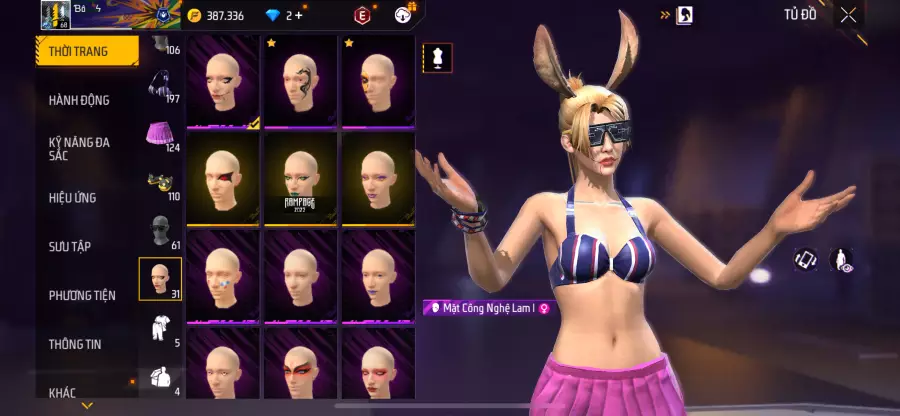
Task: Close the vault with the X button
Action: [x=848, y=15]
